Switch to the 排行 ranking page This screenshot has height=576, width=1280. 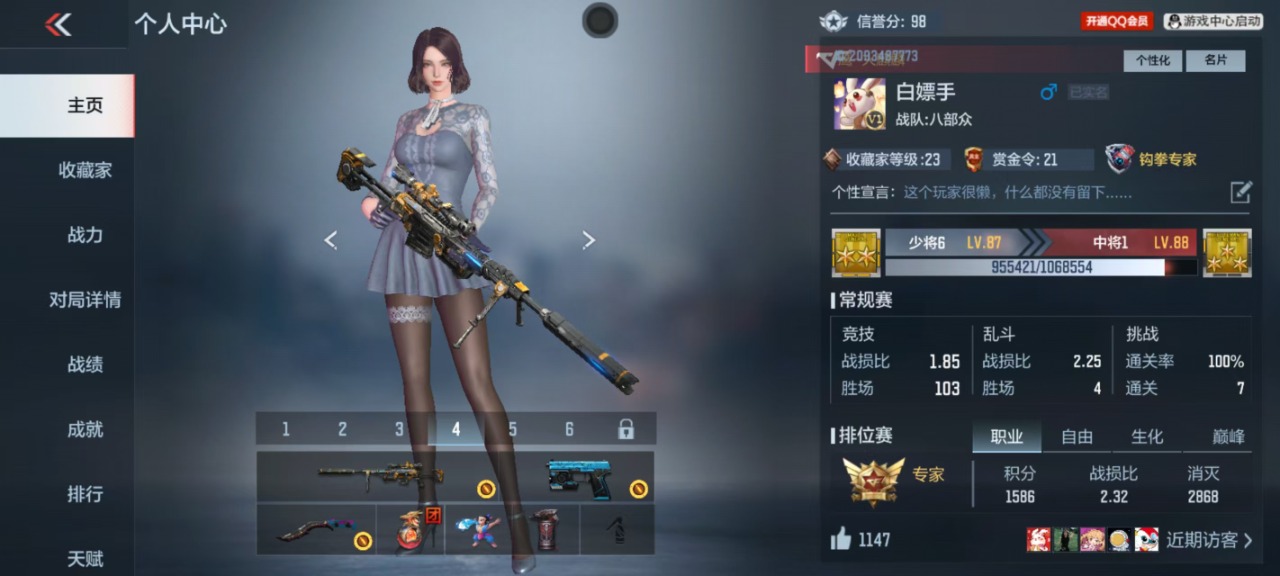click(x=85, y=494)
